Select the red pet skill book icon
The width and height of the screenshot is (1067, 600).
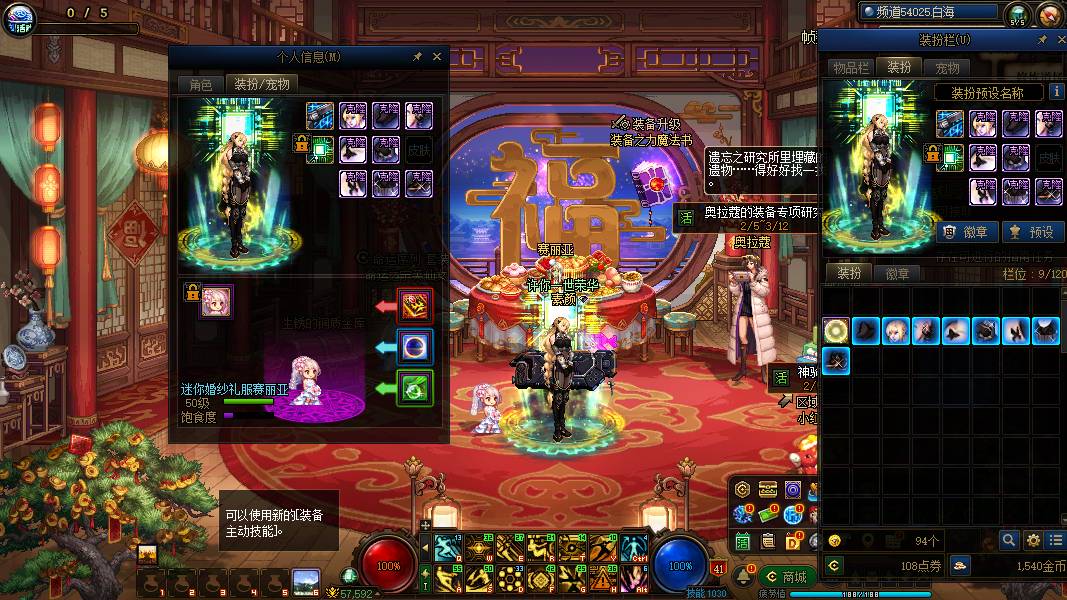pyautogui.click(x=415, y=304)
